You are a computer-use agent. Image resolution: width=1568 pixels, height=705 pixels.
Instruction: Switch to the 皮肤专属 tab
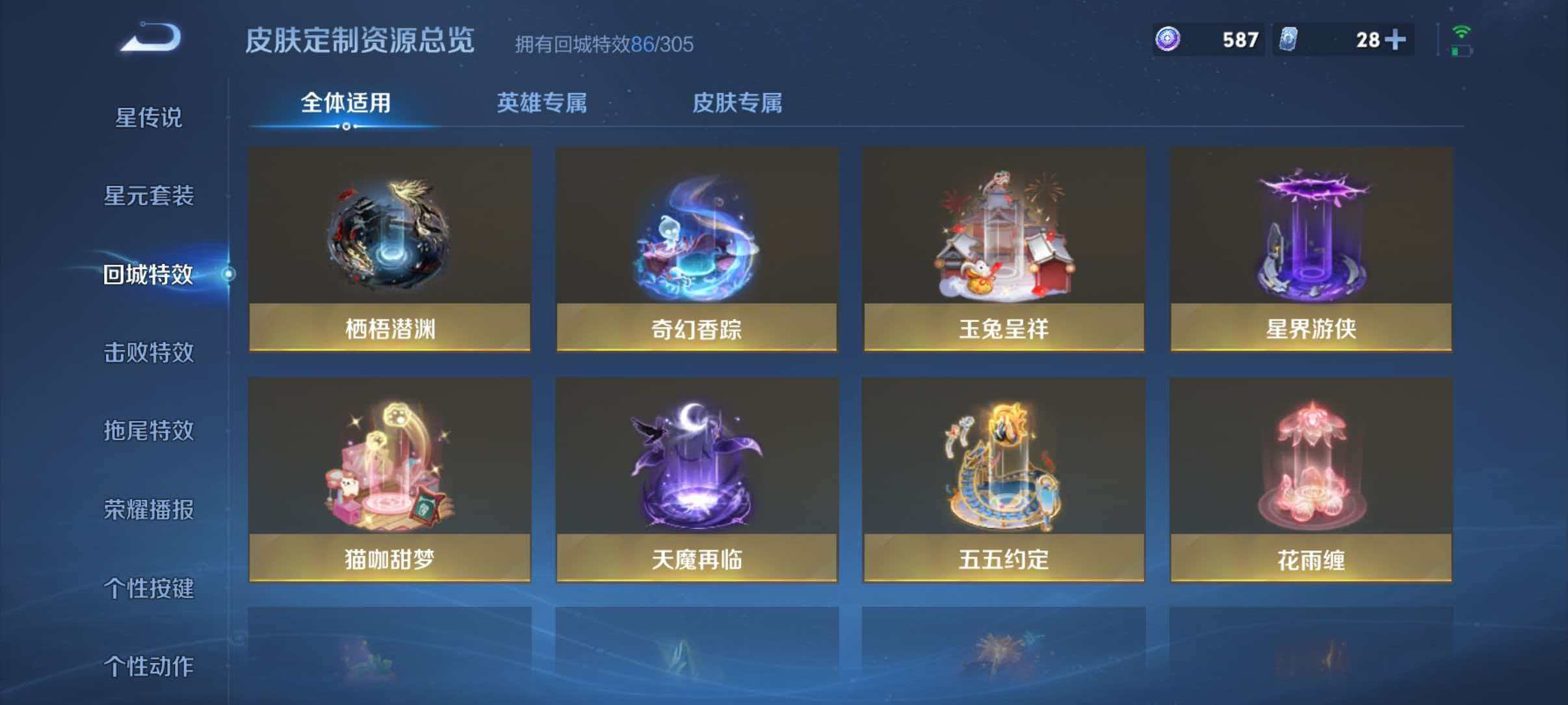(738, 103)
